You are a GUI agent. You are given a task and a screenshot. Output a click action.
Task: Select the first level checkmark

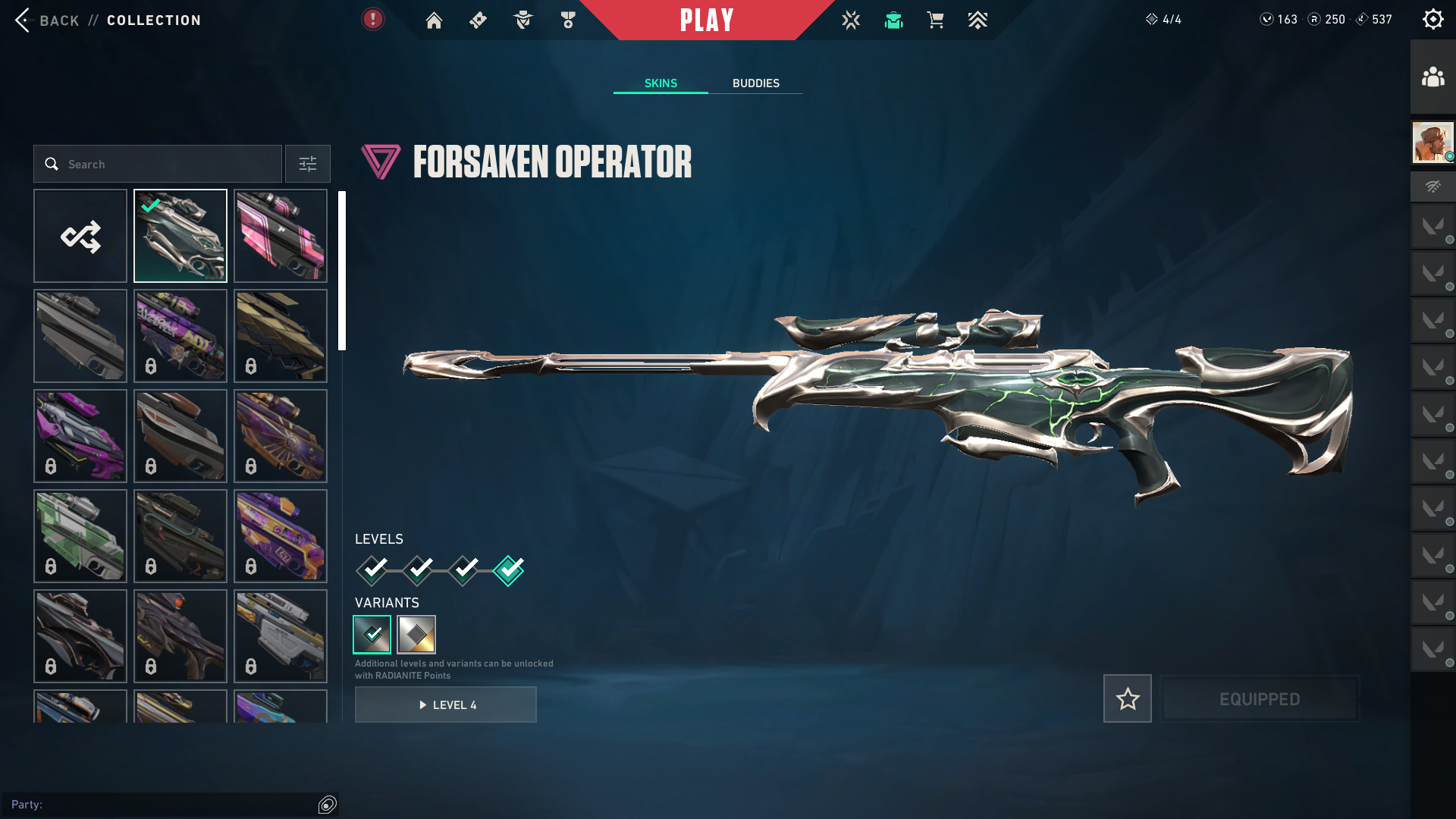pyautogui.click(x=372, y=570)
